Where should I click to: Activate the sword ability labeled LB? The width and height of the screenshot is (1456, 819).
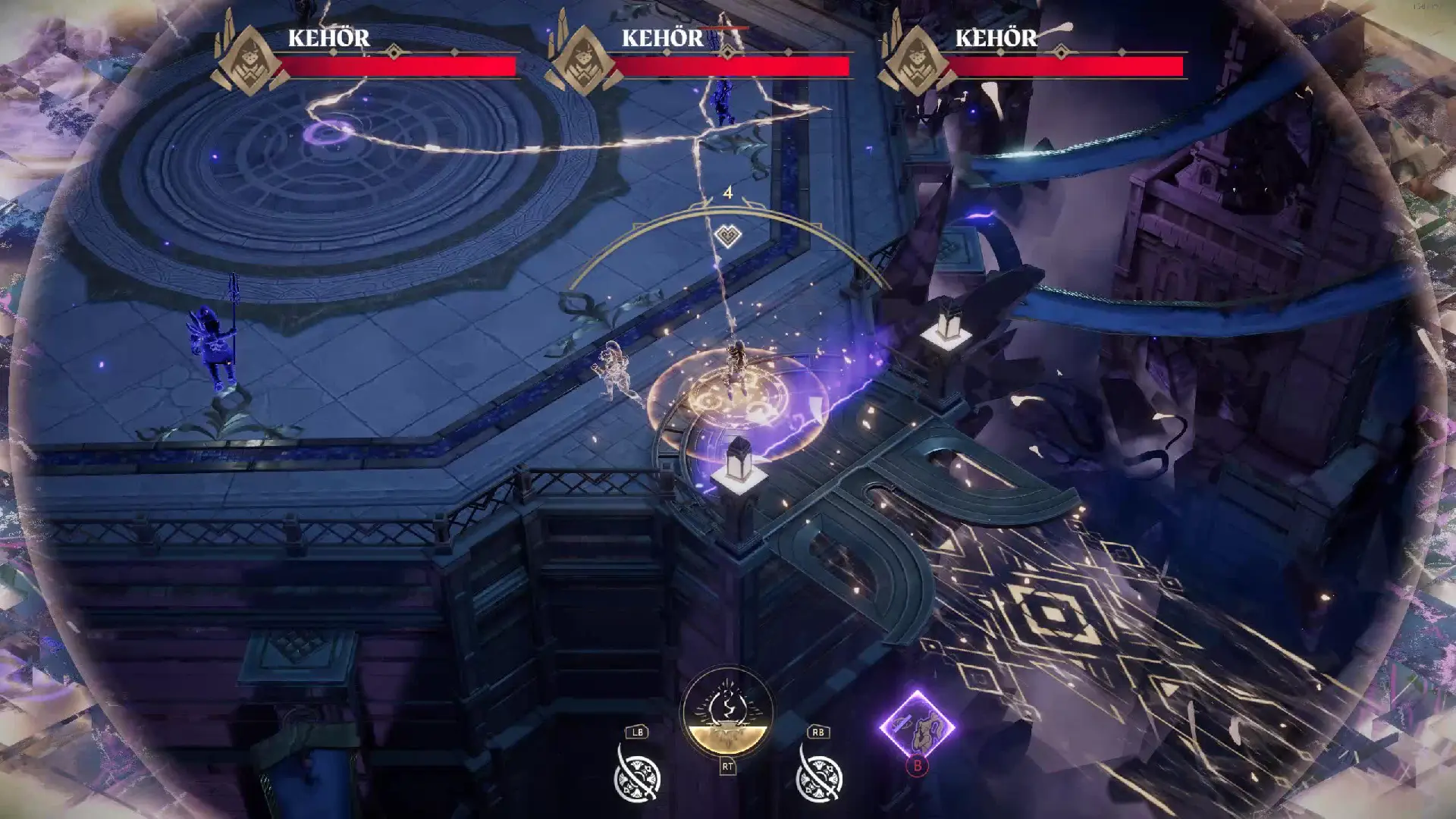tap(637, 776)
